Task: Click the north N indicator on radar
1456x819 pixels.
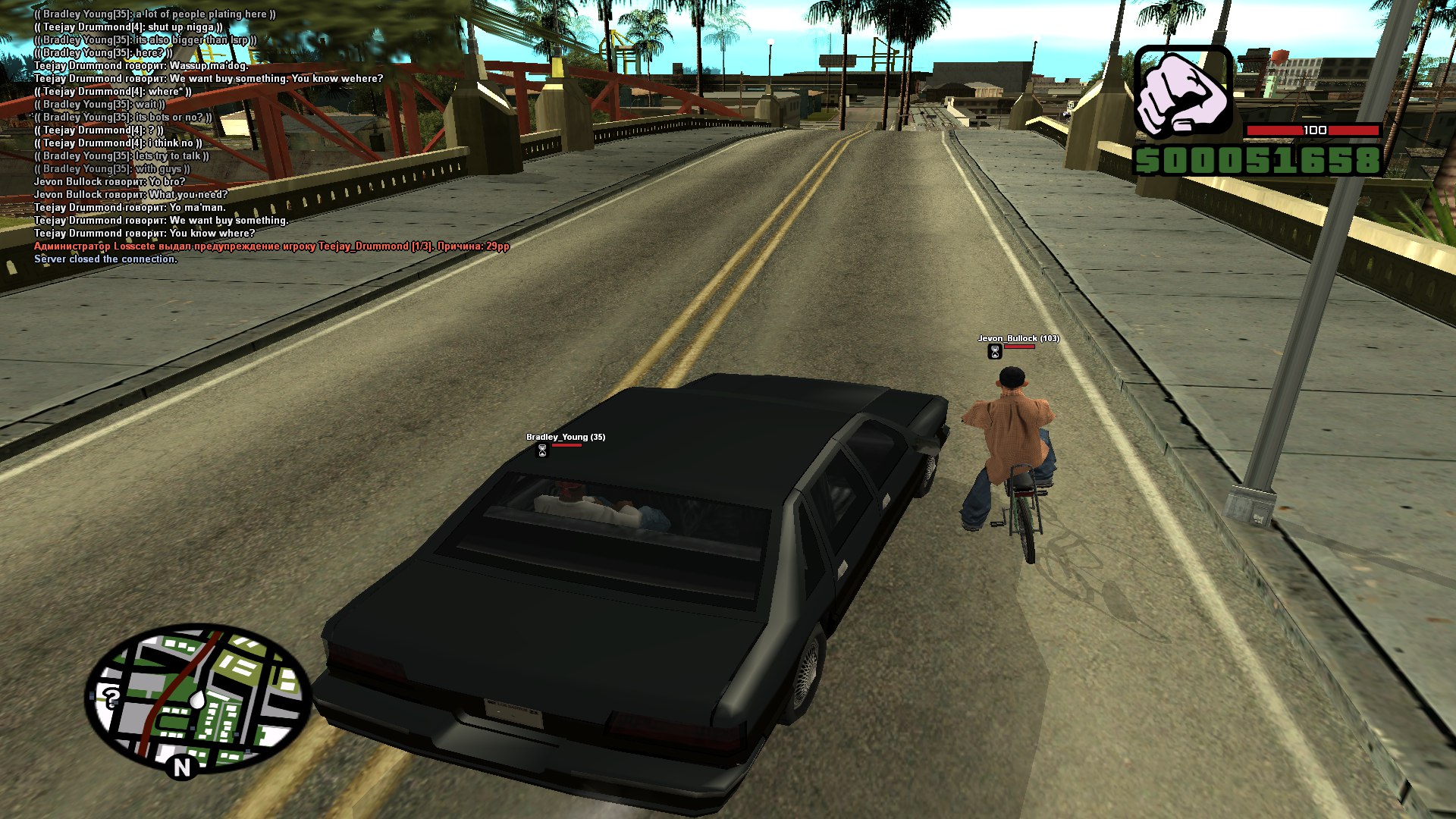Action: (182, 768)
